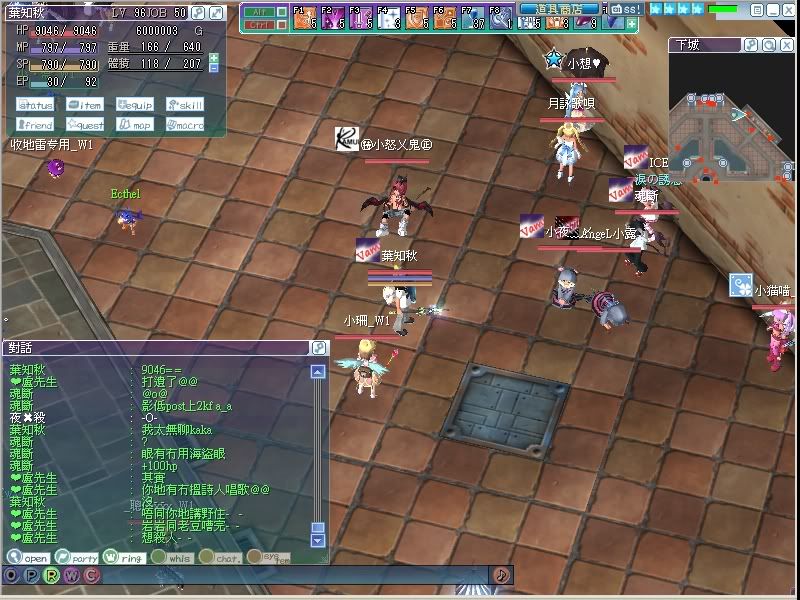800x600 pixels.
Task: Open the macro settings
Action: click(x=184, y=125)
